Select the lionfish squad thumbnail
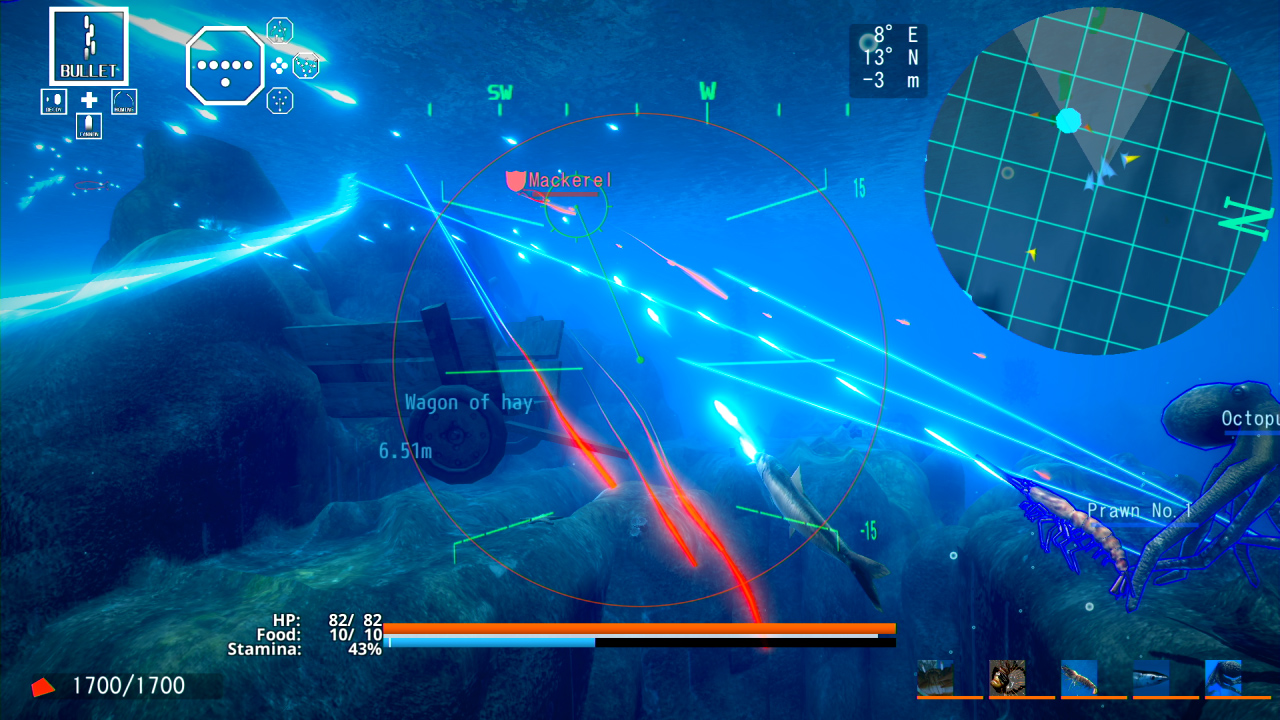Screen dimensions: 1280x720 1007,677
